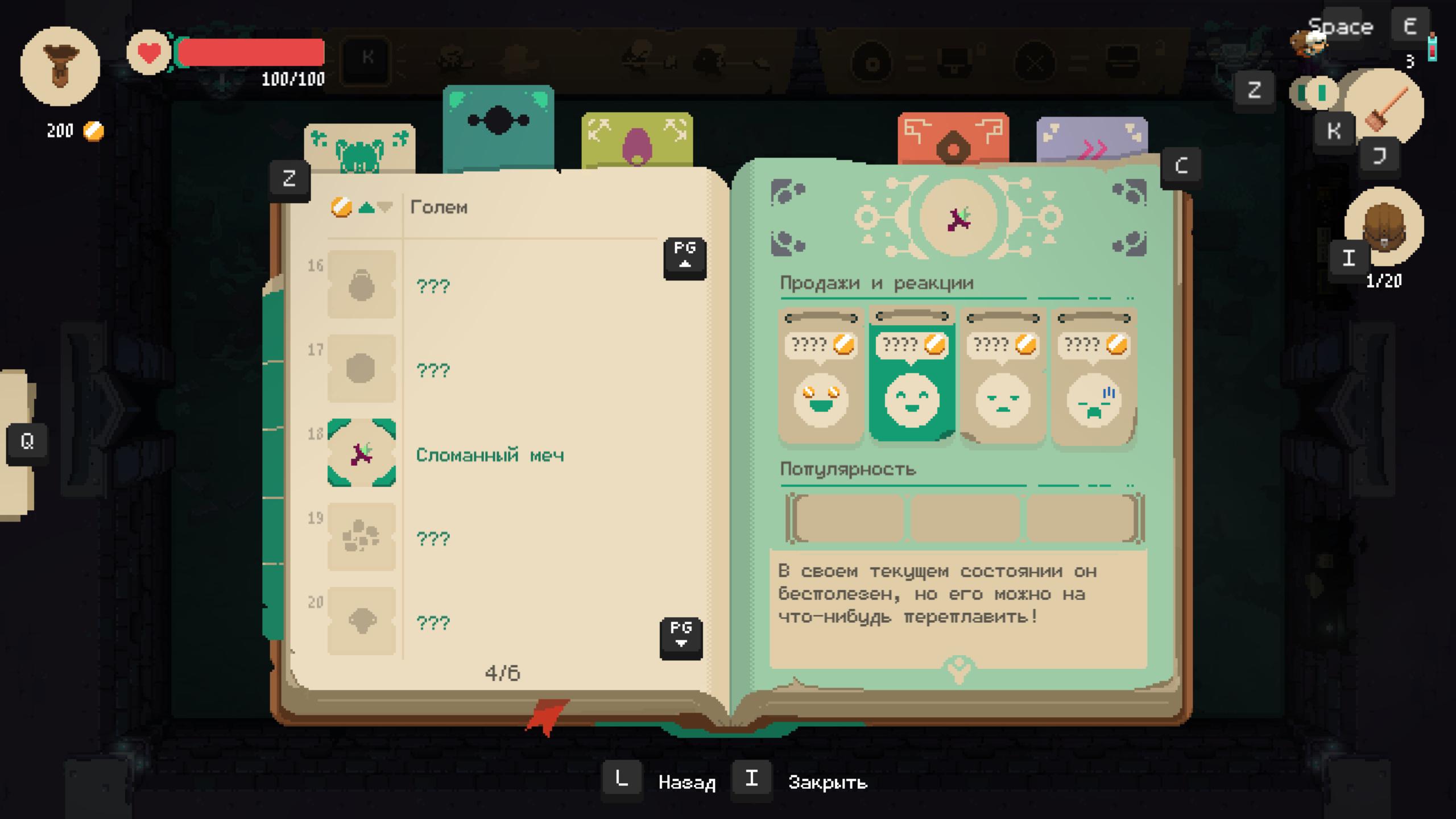This screenshot has width=1456, height=819.
Task: Open the olive-green egg tab
Action: click(637, 140)
